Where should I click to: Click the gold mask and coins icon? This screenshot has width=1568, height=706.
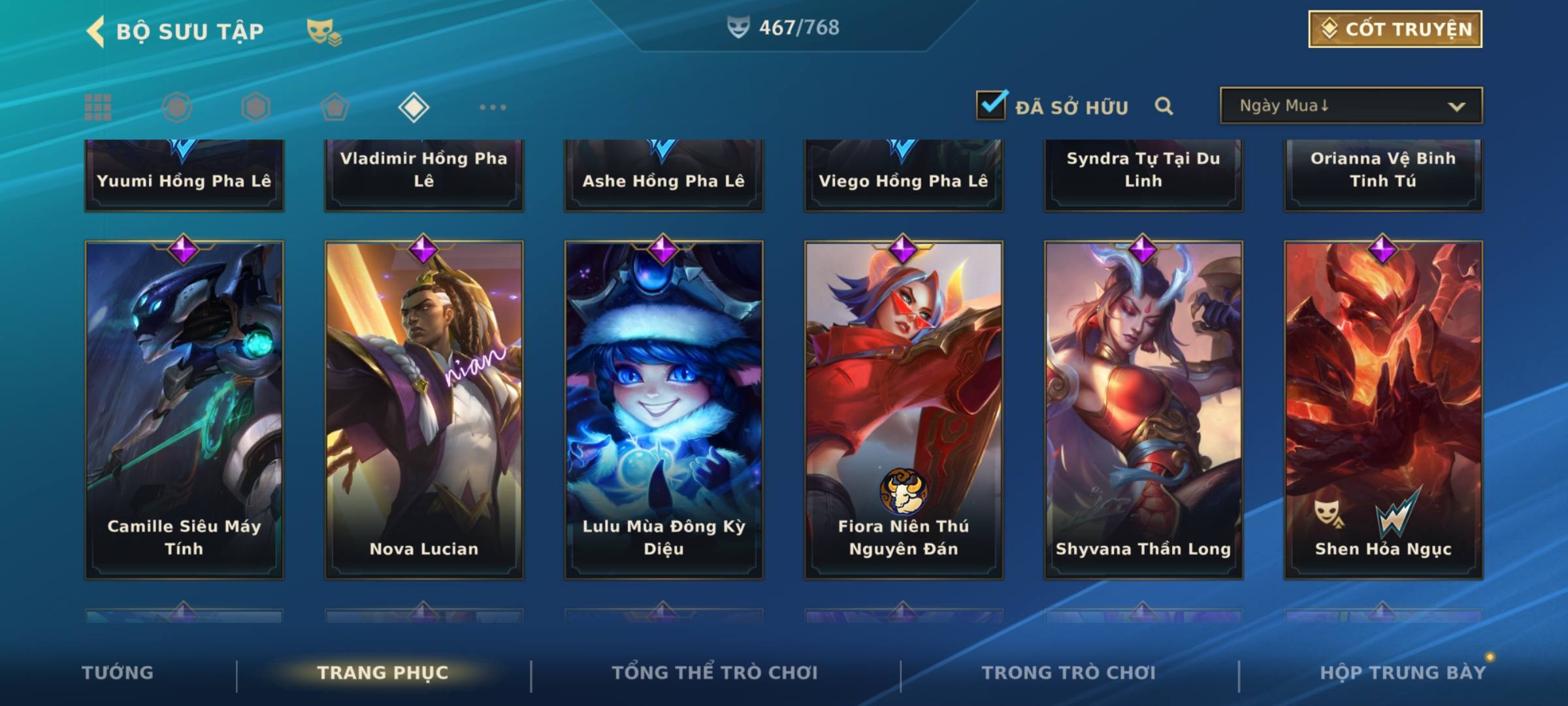coord(323,31)
